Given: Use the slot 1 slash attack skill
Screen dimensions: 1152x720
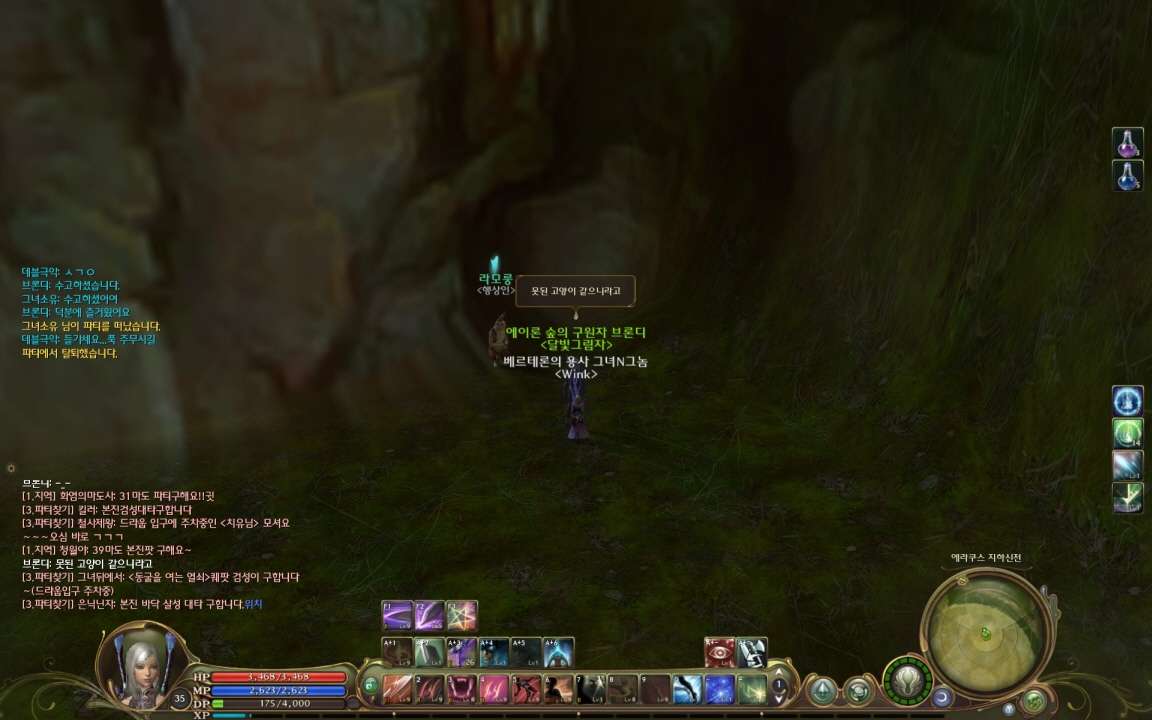Looking at the screenshot, I should [397, 689].
